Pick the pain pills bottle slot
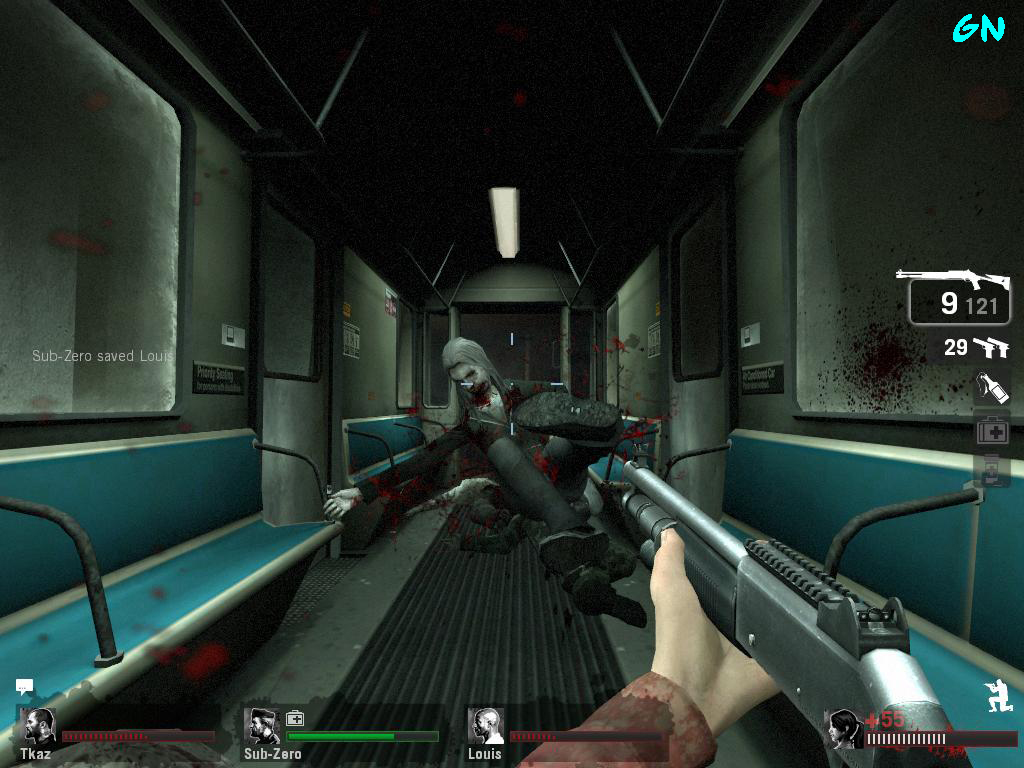 pos(992,469)
